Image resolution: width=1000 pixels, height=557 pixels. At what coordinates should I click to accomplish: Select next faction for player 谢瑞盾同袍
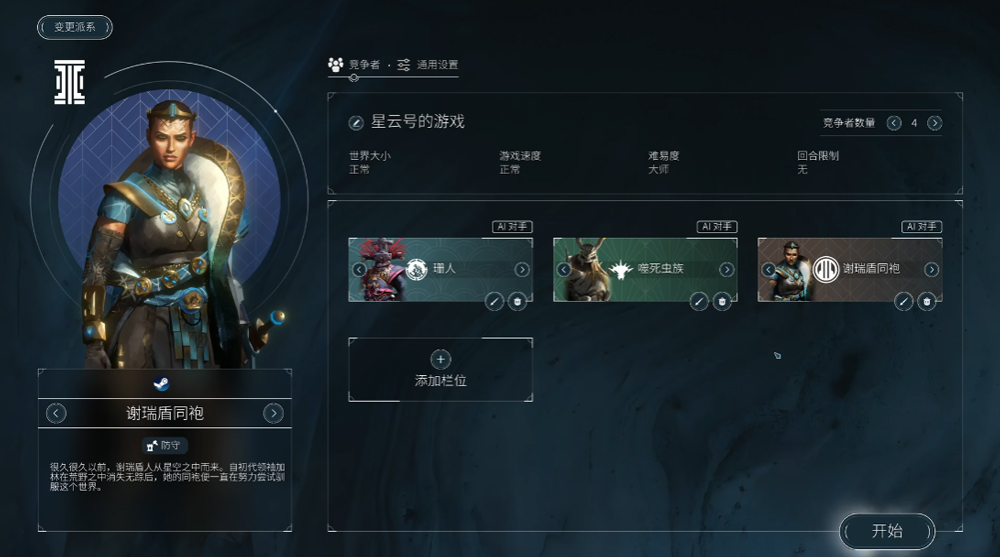pyautogui.click(x=273, y=413)
